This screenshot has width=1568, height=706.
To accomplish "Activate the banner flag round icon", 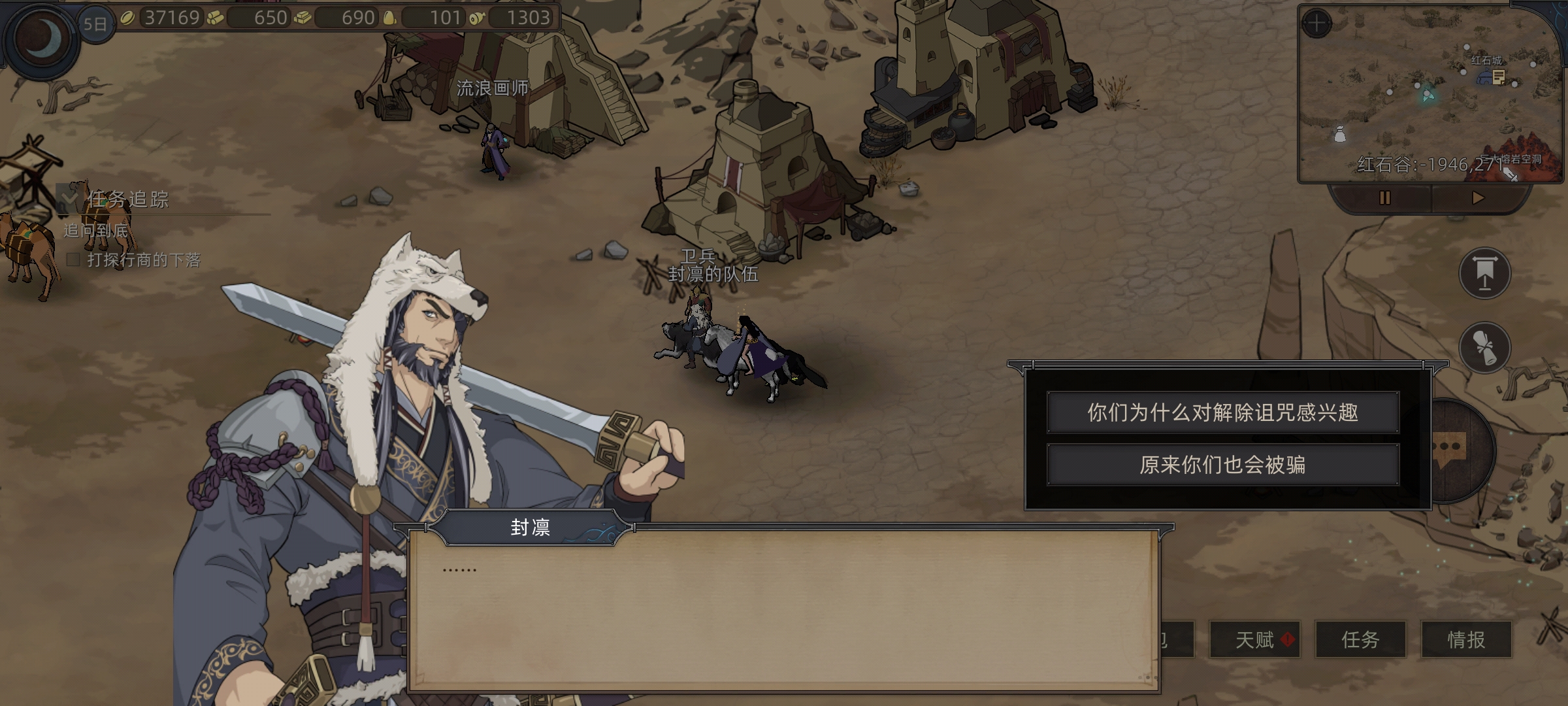I will click(x=1484, y=273).
